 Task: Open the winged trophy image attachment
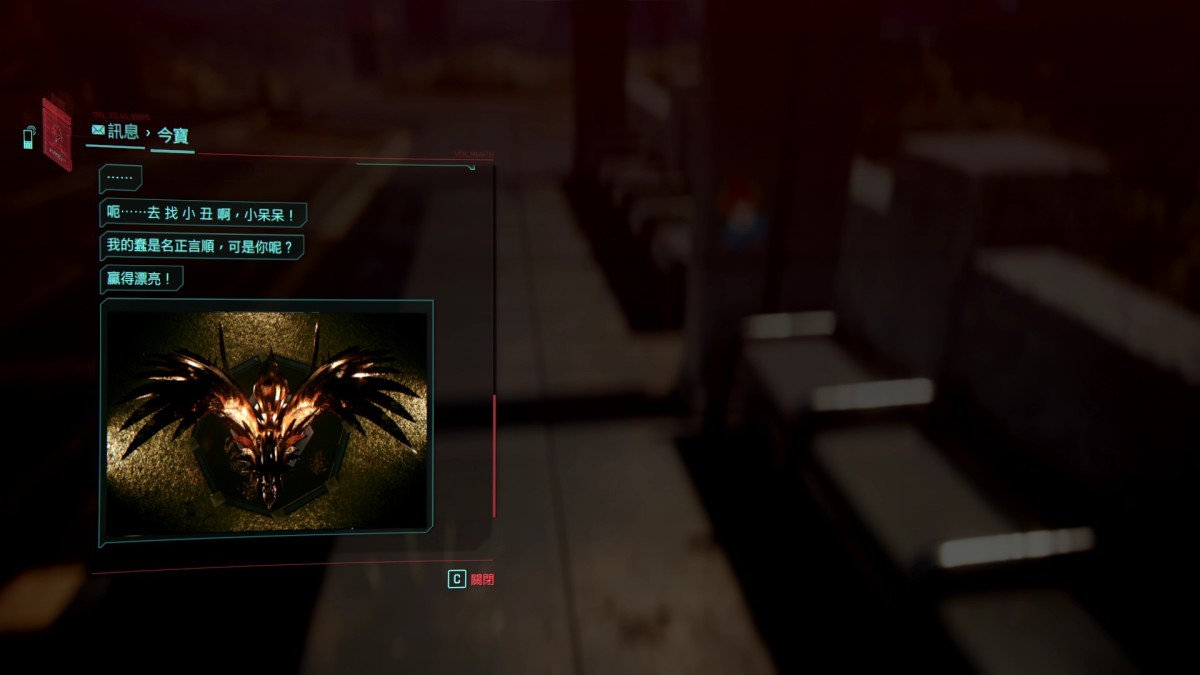point(266,422)
